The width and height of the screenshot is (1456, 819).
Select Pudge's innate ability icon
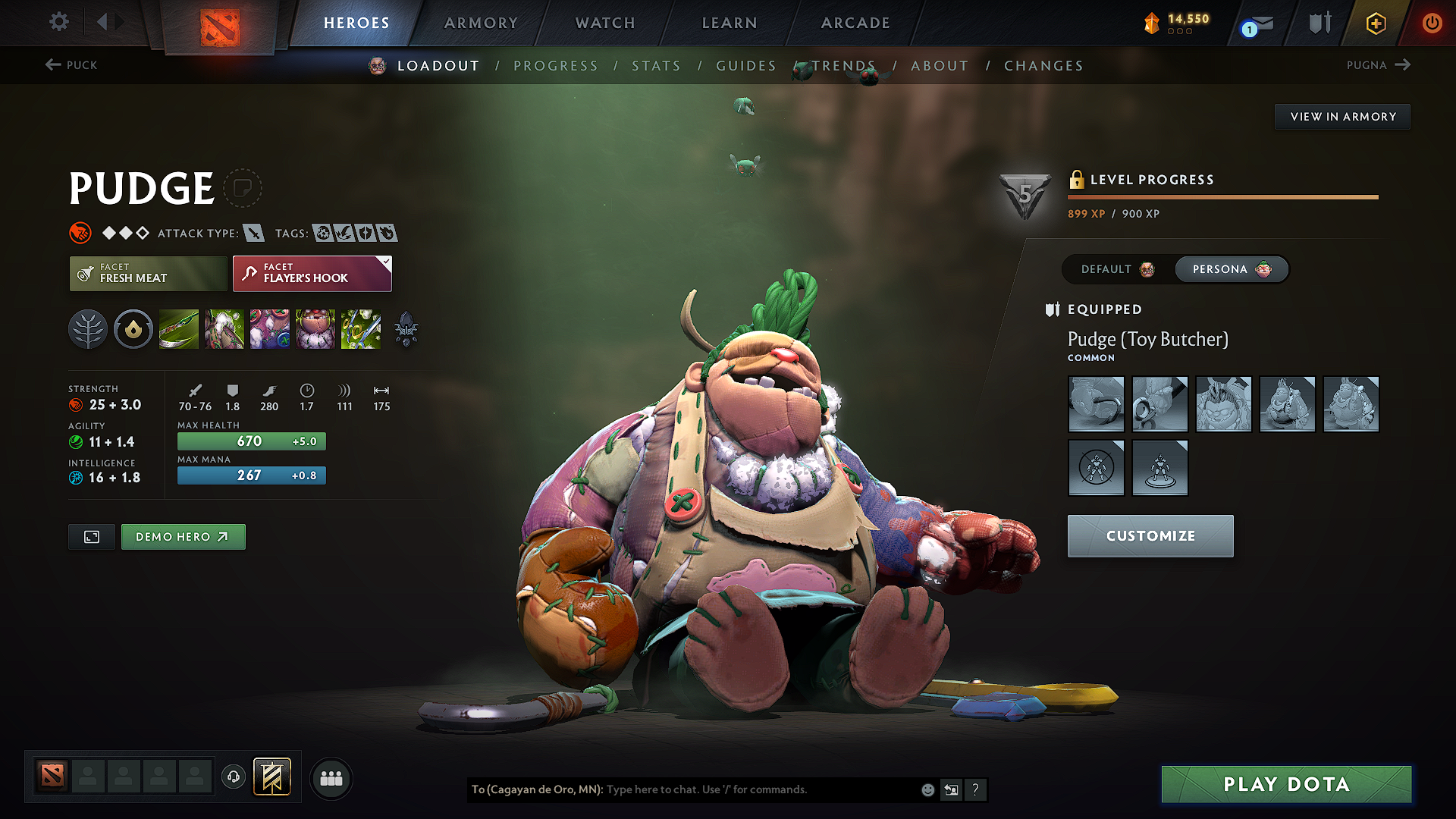click(x=133, y=329)
